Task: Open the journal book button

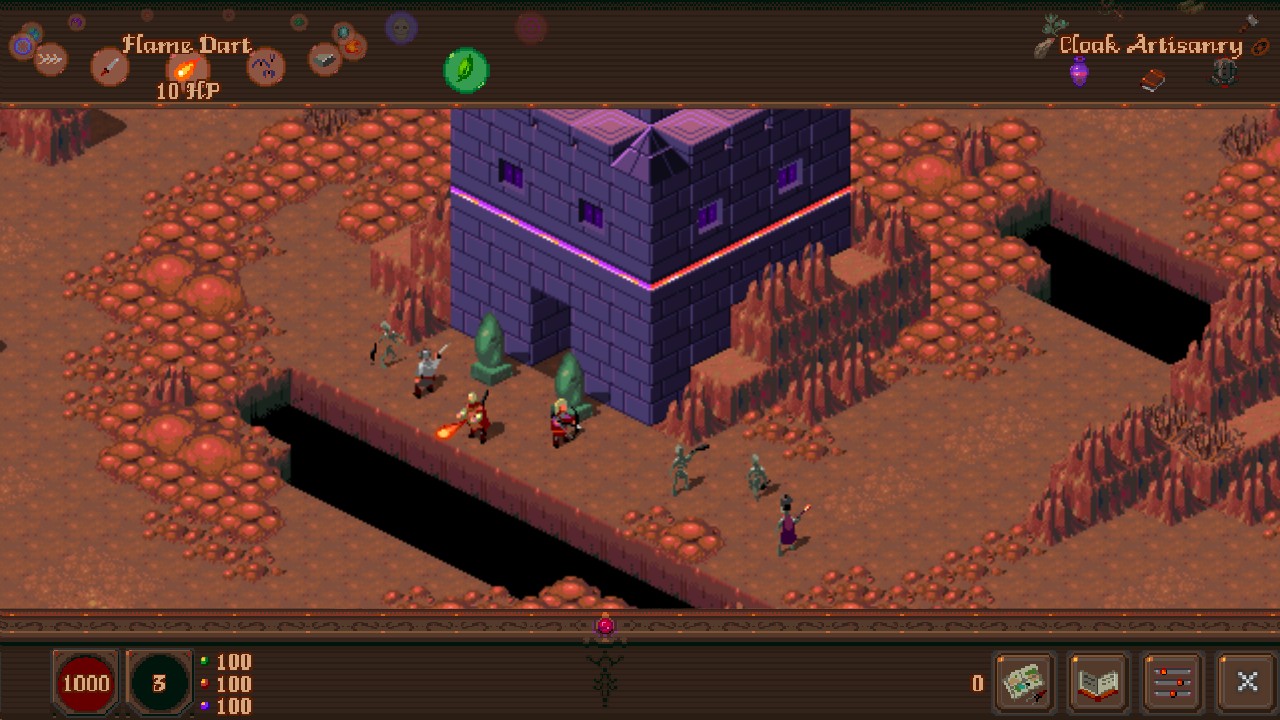Action: [x=1096, y=682]
